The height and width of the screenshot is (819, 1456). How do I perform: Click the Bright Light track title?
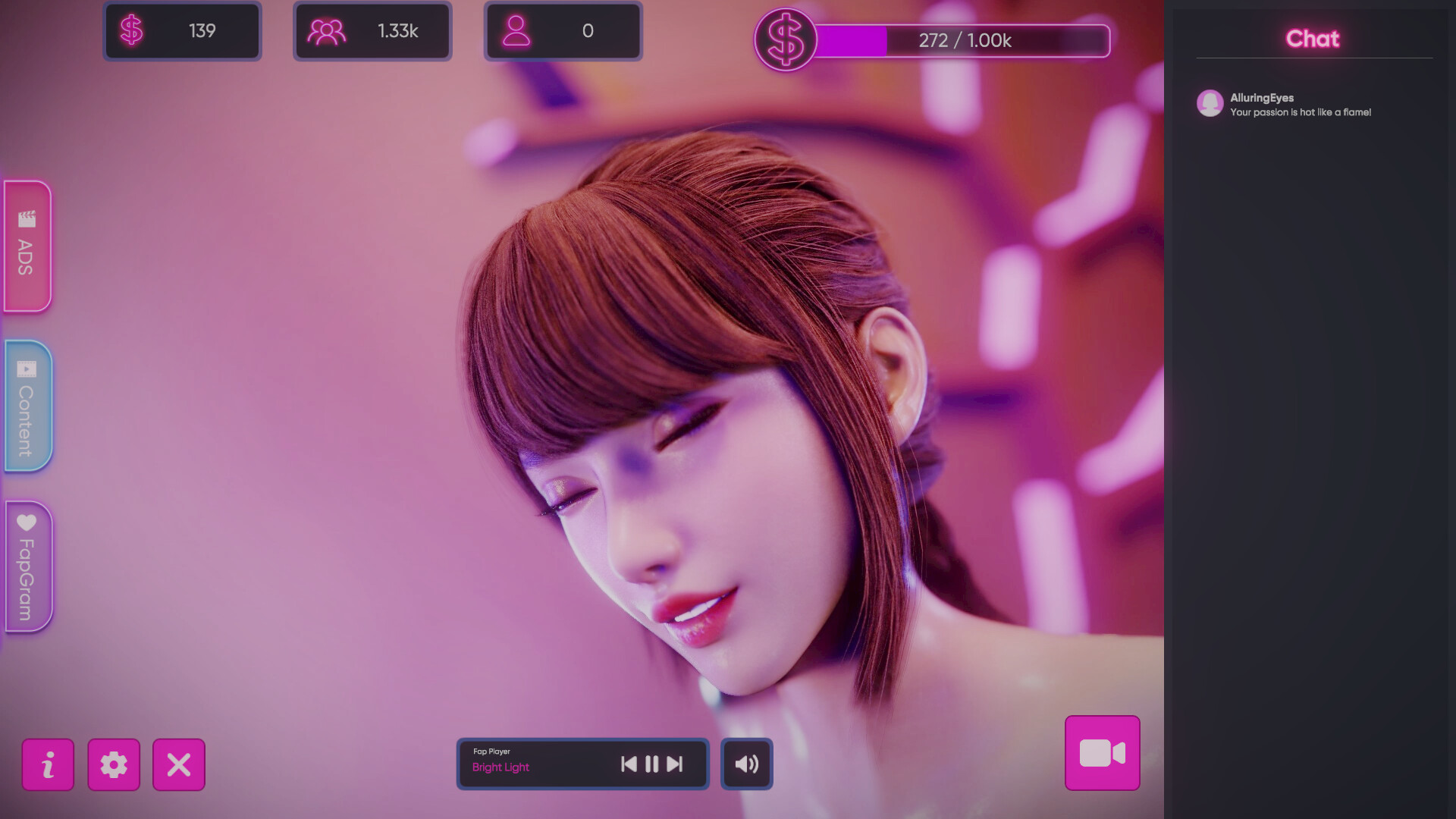click(x=500, y=767)
